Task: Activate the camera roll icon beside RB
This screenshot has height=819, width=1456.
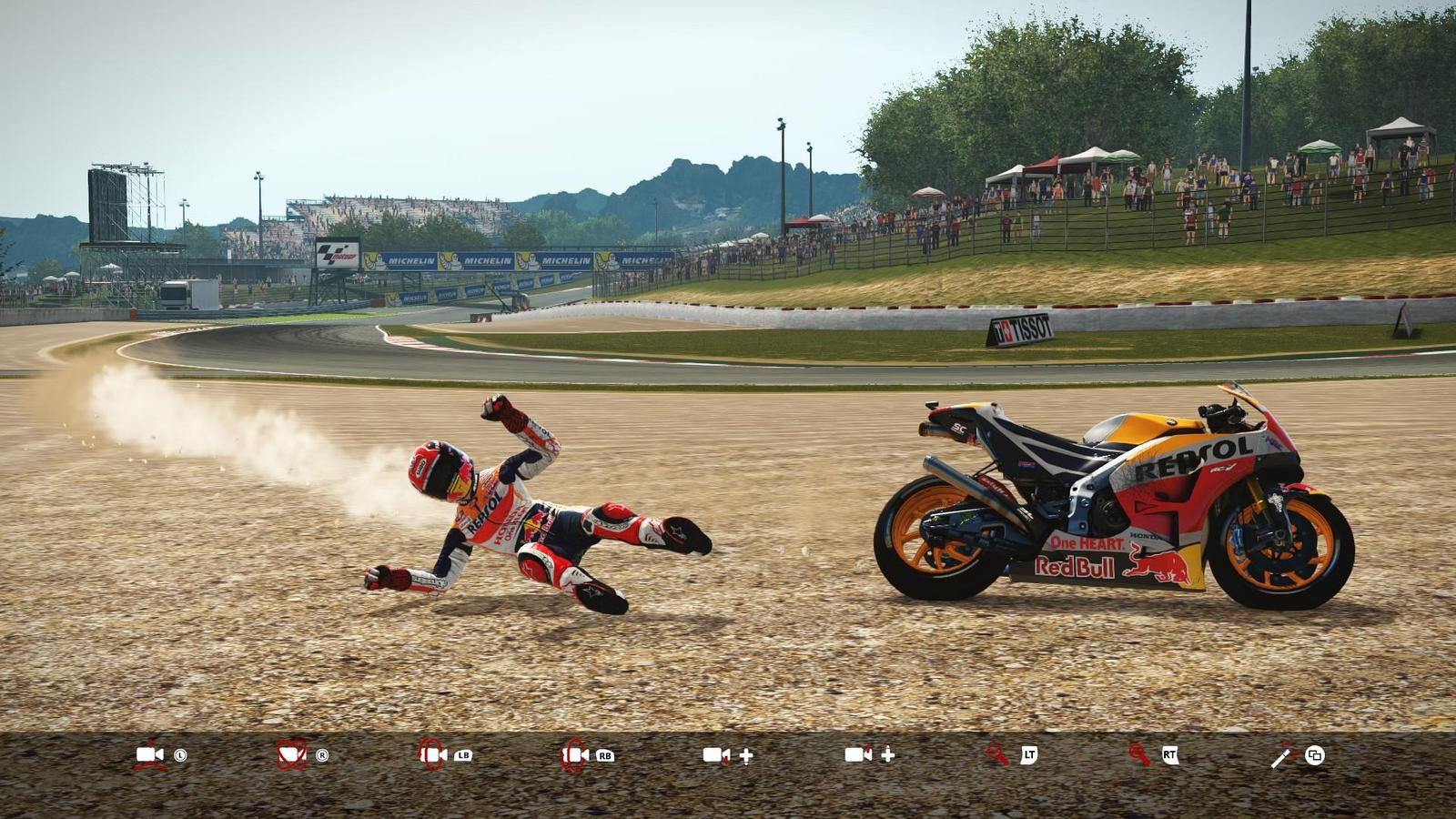Action: coord(574,754)
